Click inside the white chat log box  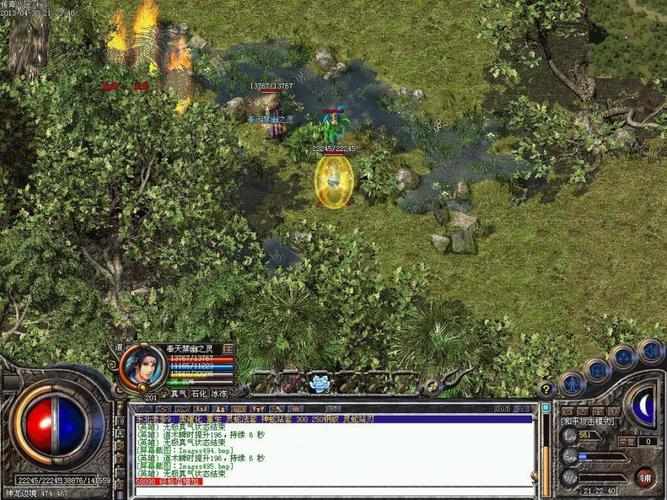pyautogui.click(x=330, y=450)
